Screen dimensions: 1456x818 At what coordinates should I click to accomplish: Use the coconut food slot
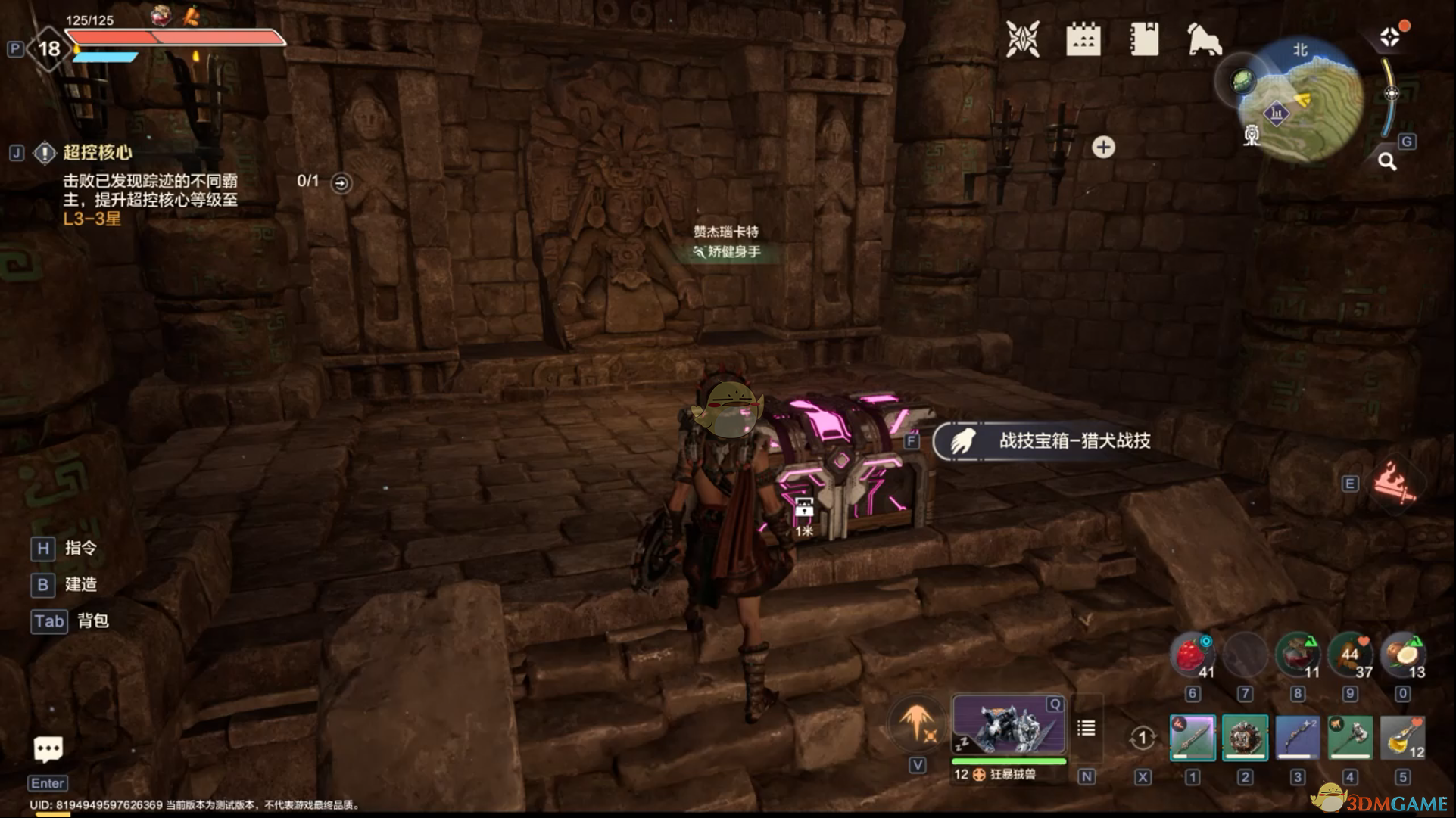[1403, 655]
